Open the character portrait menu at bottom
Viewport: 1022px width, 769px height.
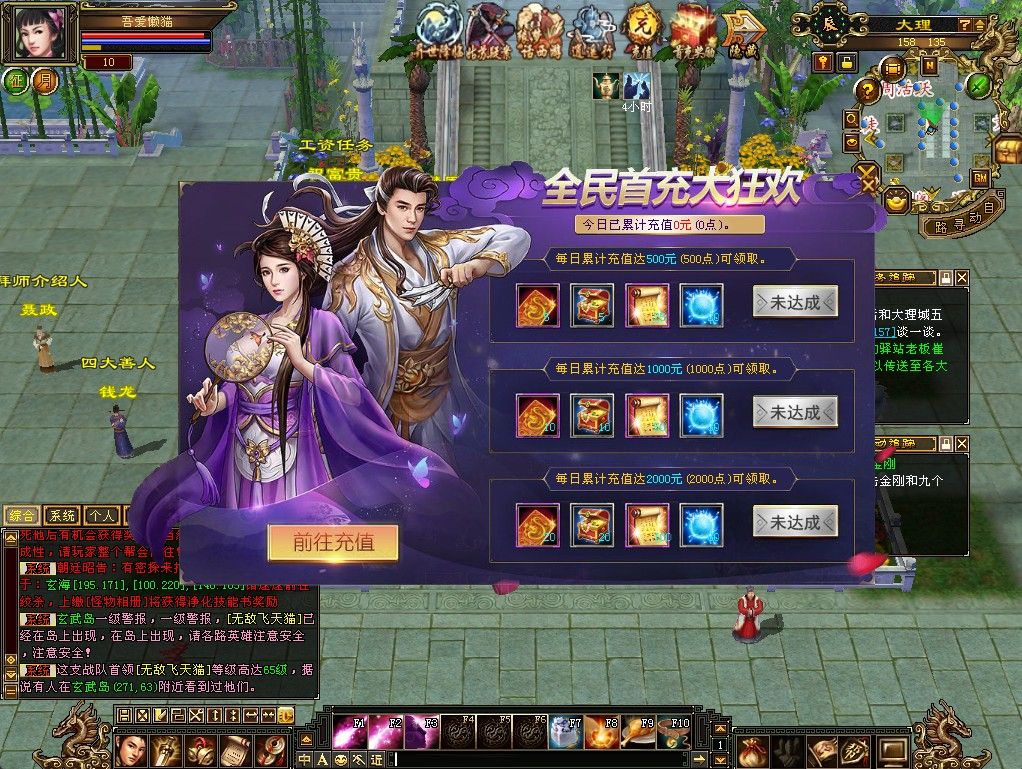point(132,749)
